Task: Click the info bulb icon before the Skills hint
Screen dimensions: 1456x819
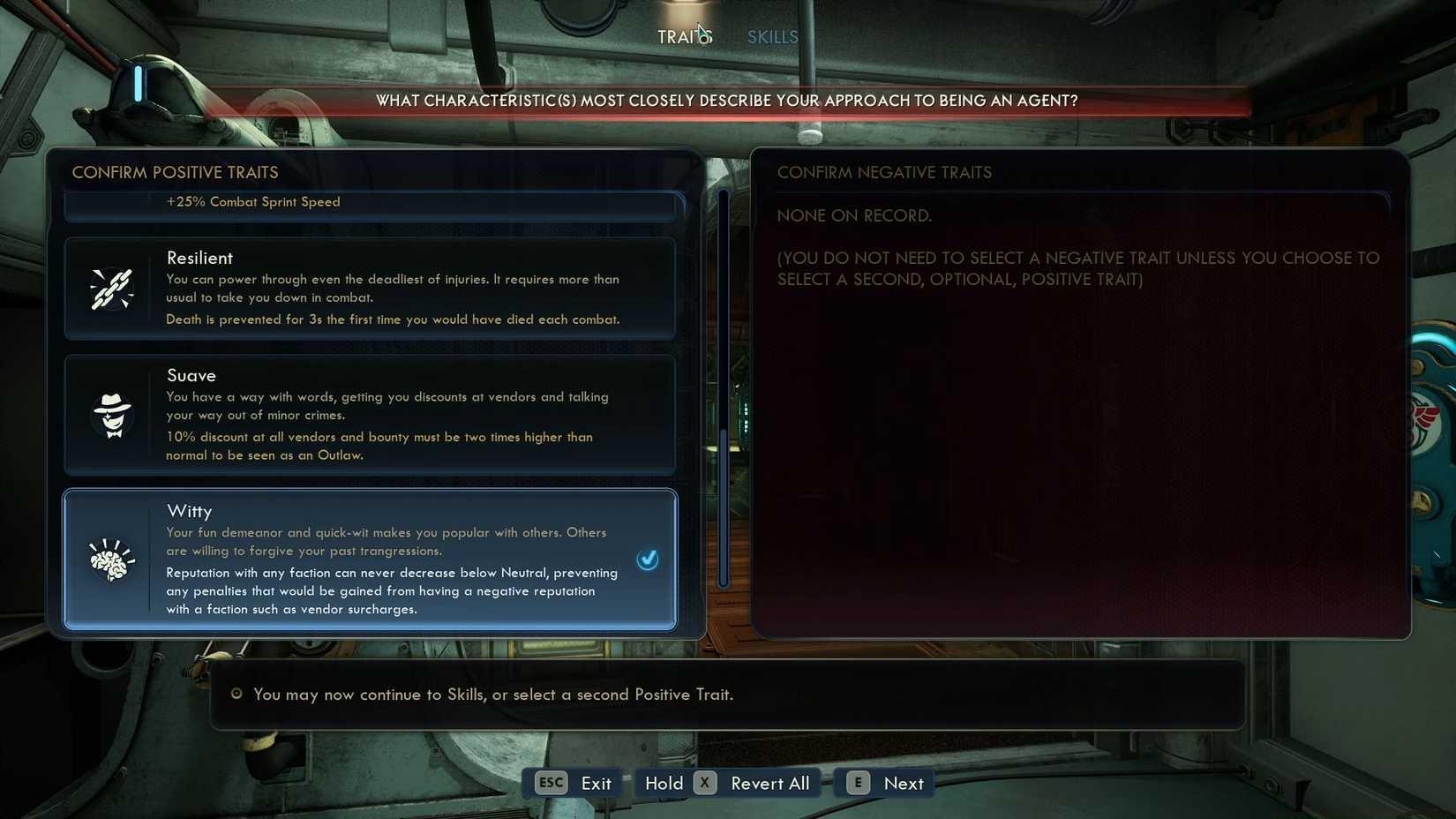Action: click(236, 695)
